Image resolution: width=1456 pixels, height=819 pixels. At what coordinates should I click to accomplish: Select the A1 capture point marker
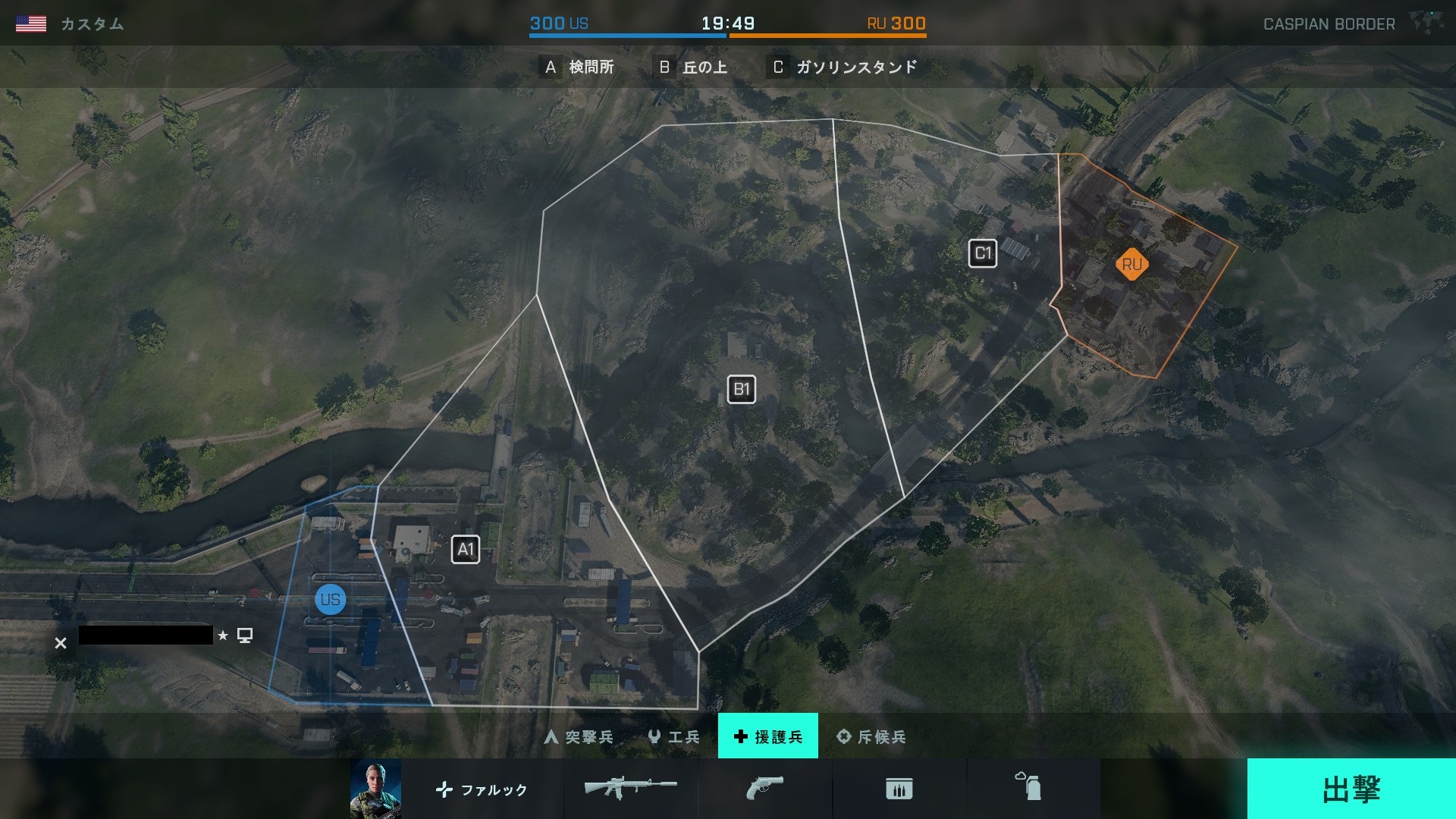pyautogui.click(x=466, y=550)
